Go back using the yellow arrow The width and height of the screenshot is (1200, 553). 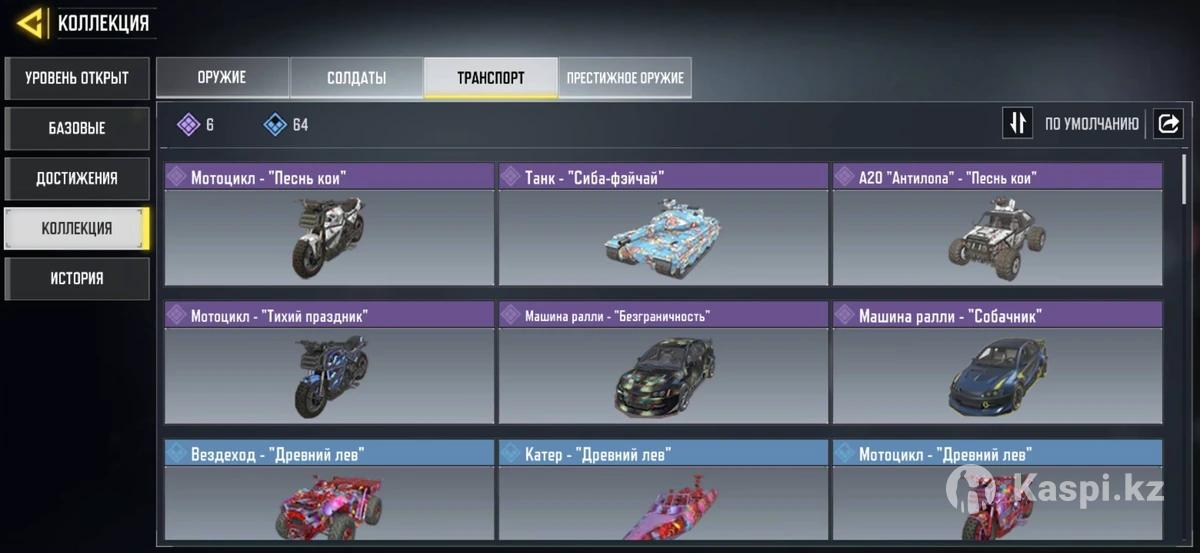(30, 22)
